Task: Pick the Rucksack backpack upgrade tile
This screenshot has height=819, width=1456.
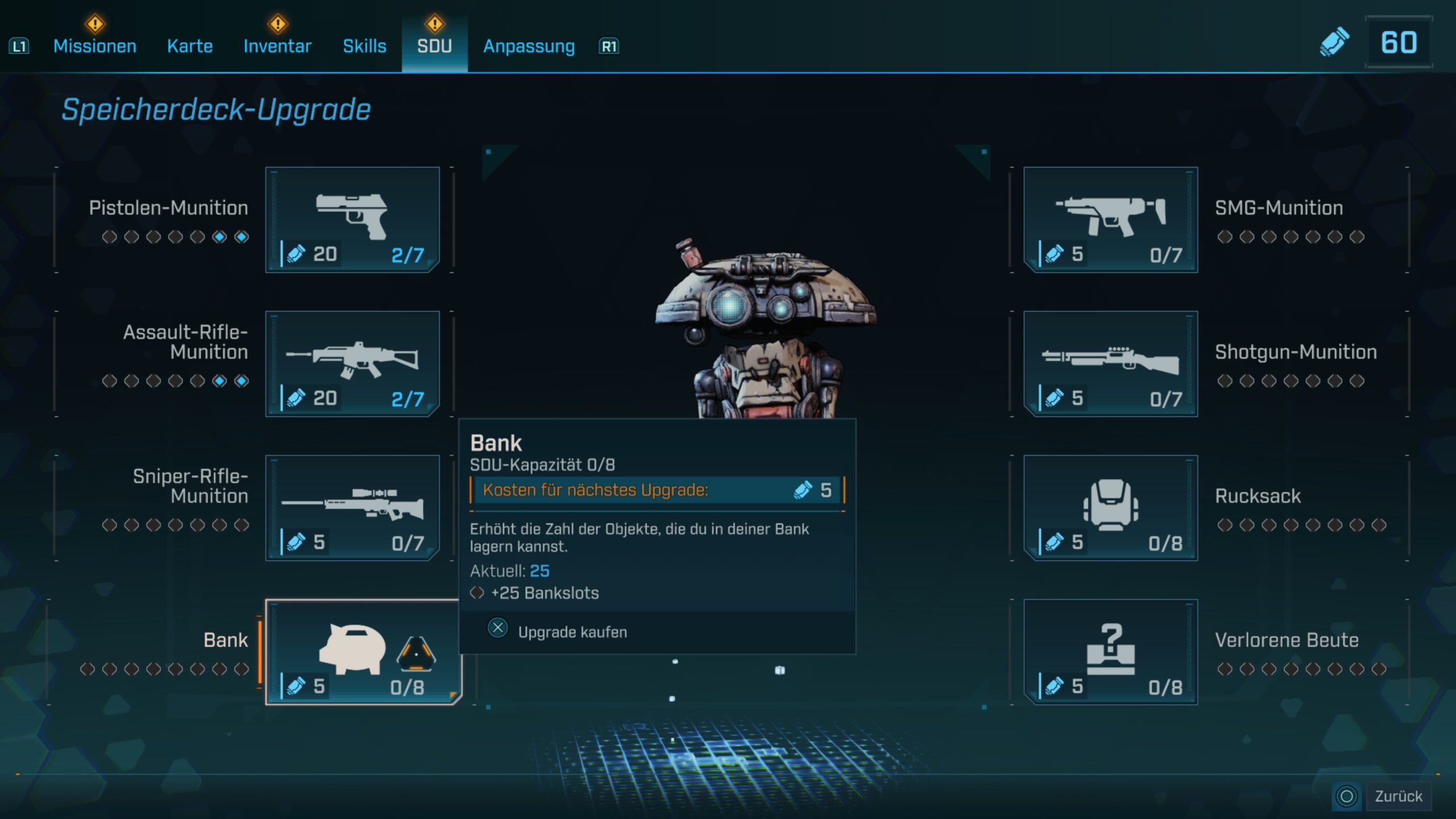Action: click(x=1110, y=507)
